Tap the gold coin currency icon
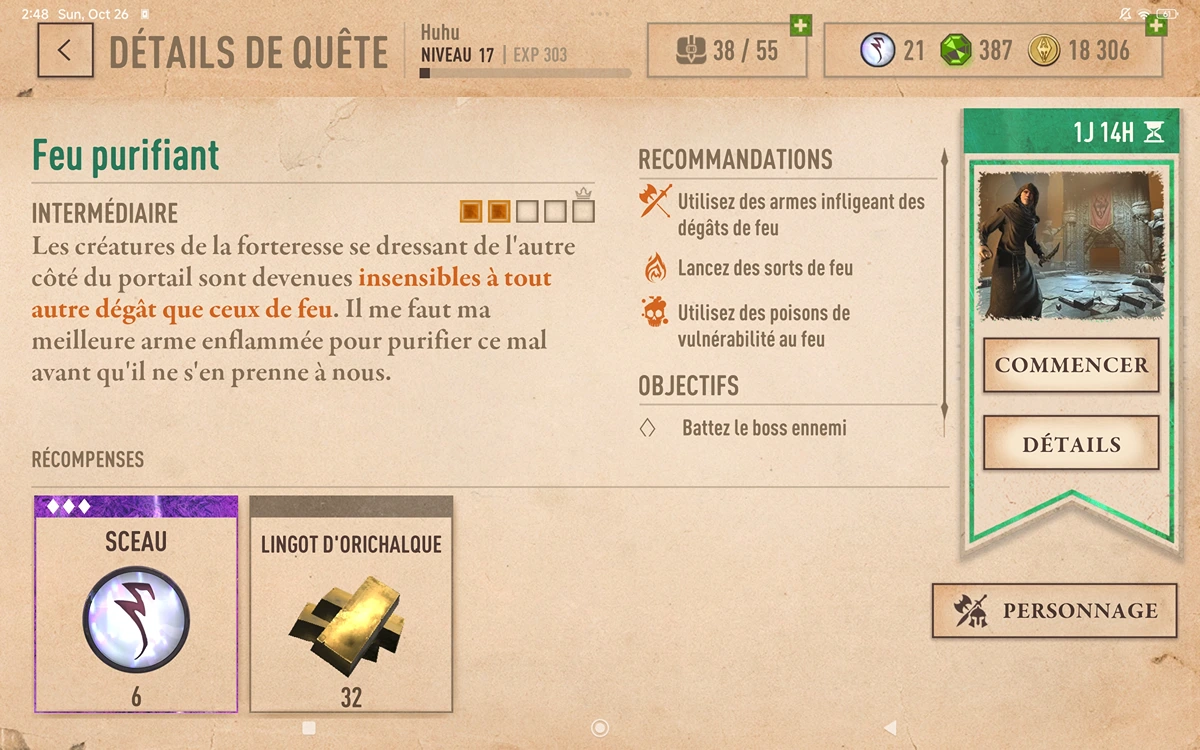 [x=1043, y=51]
